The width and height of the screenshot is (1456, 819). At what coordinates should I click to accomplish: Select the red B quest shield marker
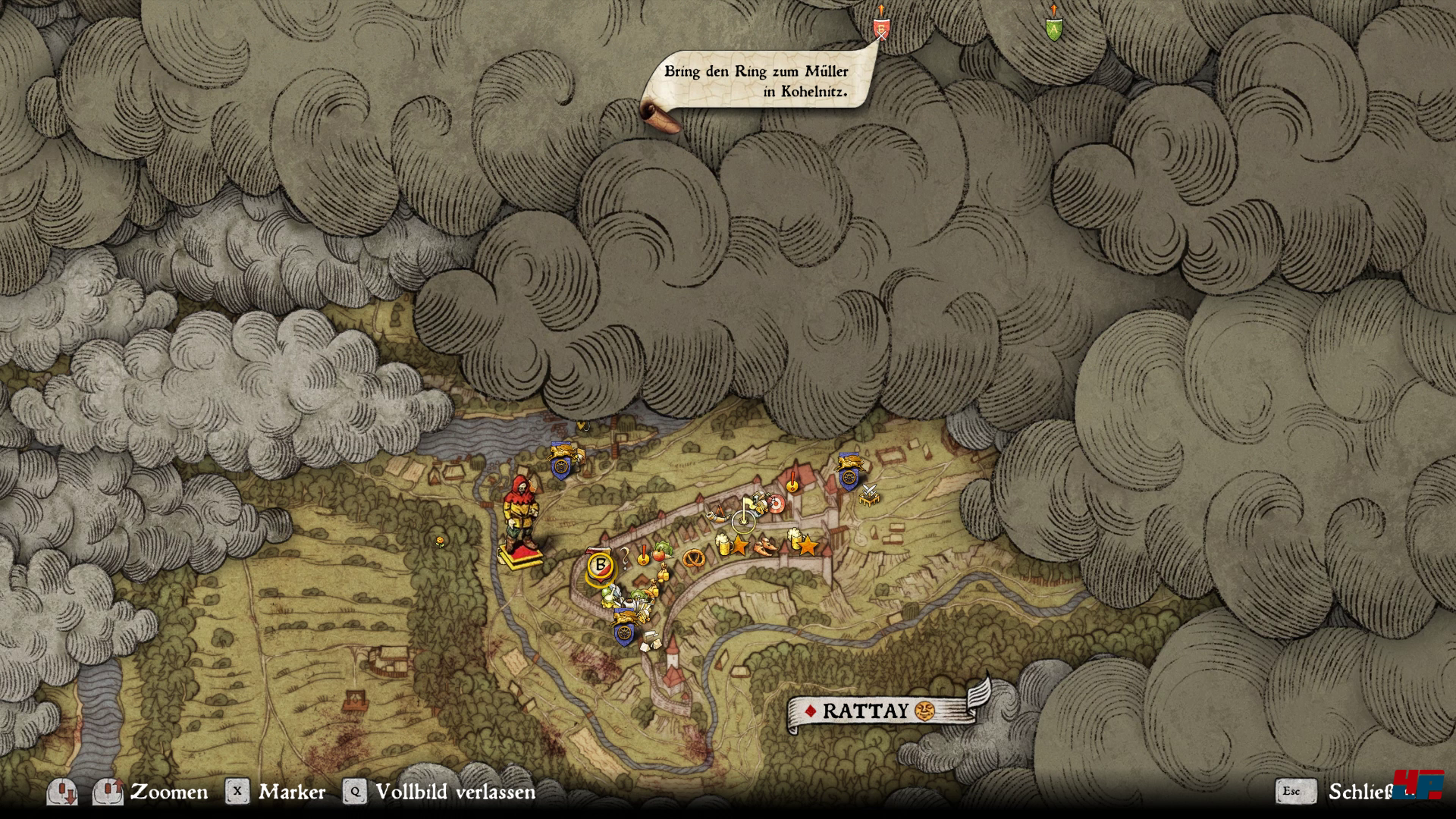[x=880, y=29]
